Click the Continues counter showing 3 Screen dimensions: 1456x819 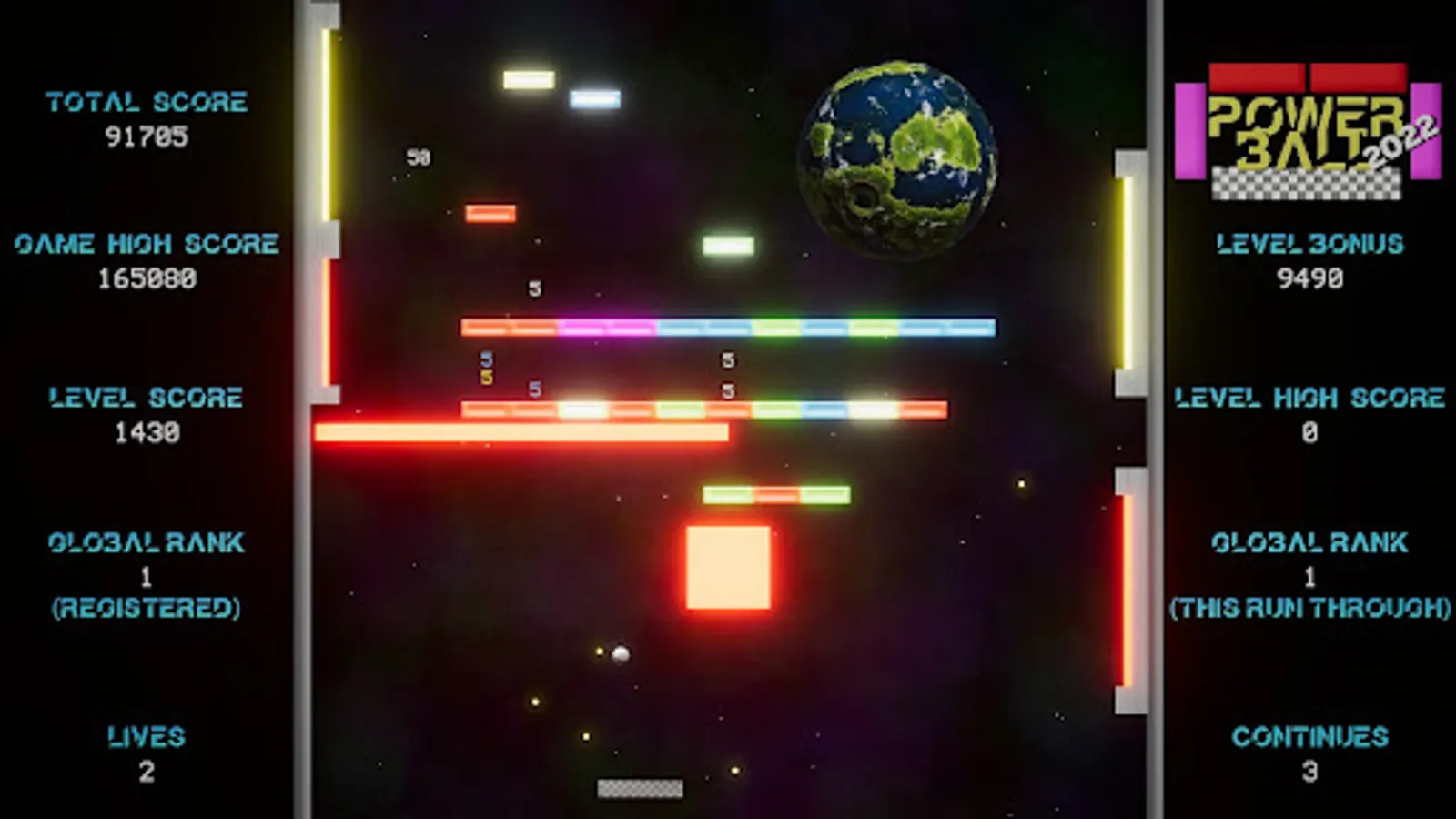pyautogui.click(x=1309, y=770)
